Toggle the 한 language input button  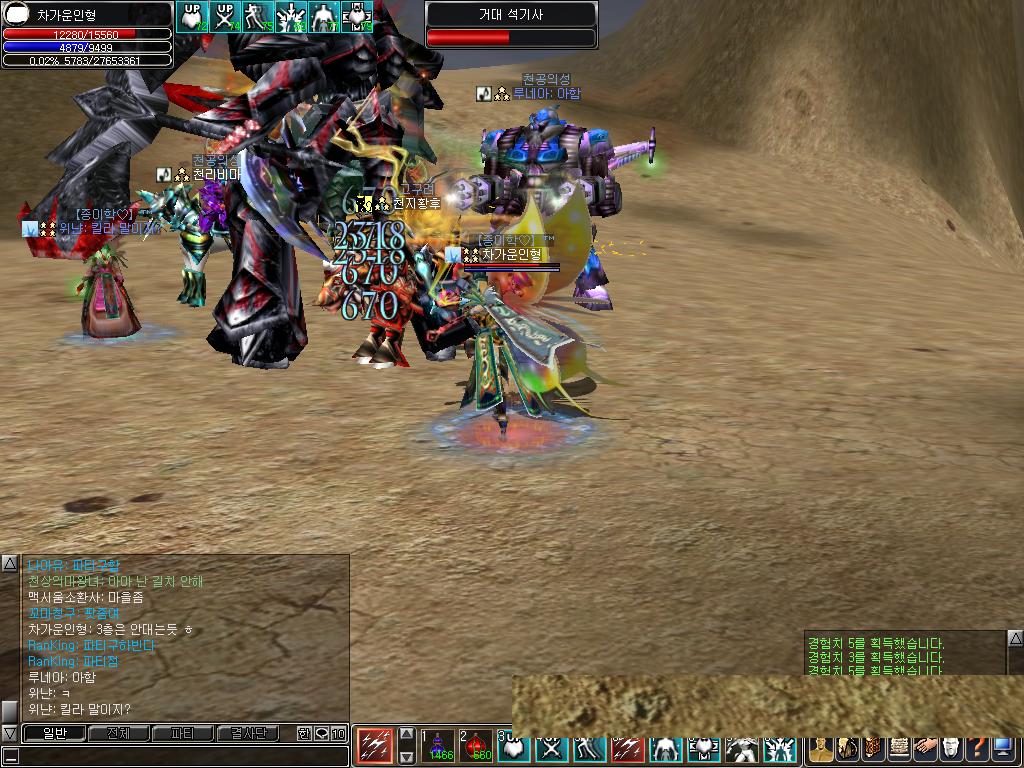[x=304, y=733]
